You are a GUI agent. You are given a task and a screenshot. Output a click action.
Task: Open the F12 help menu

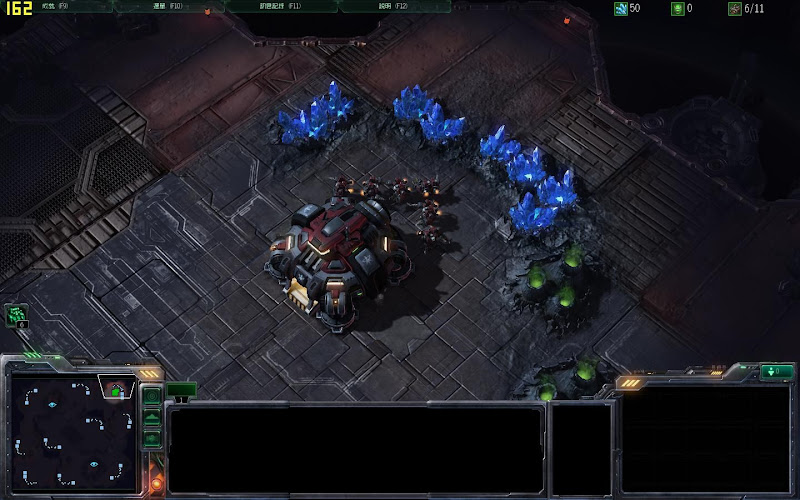(394, 6)
